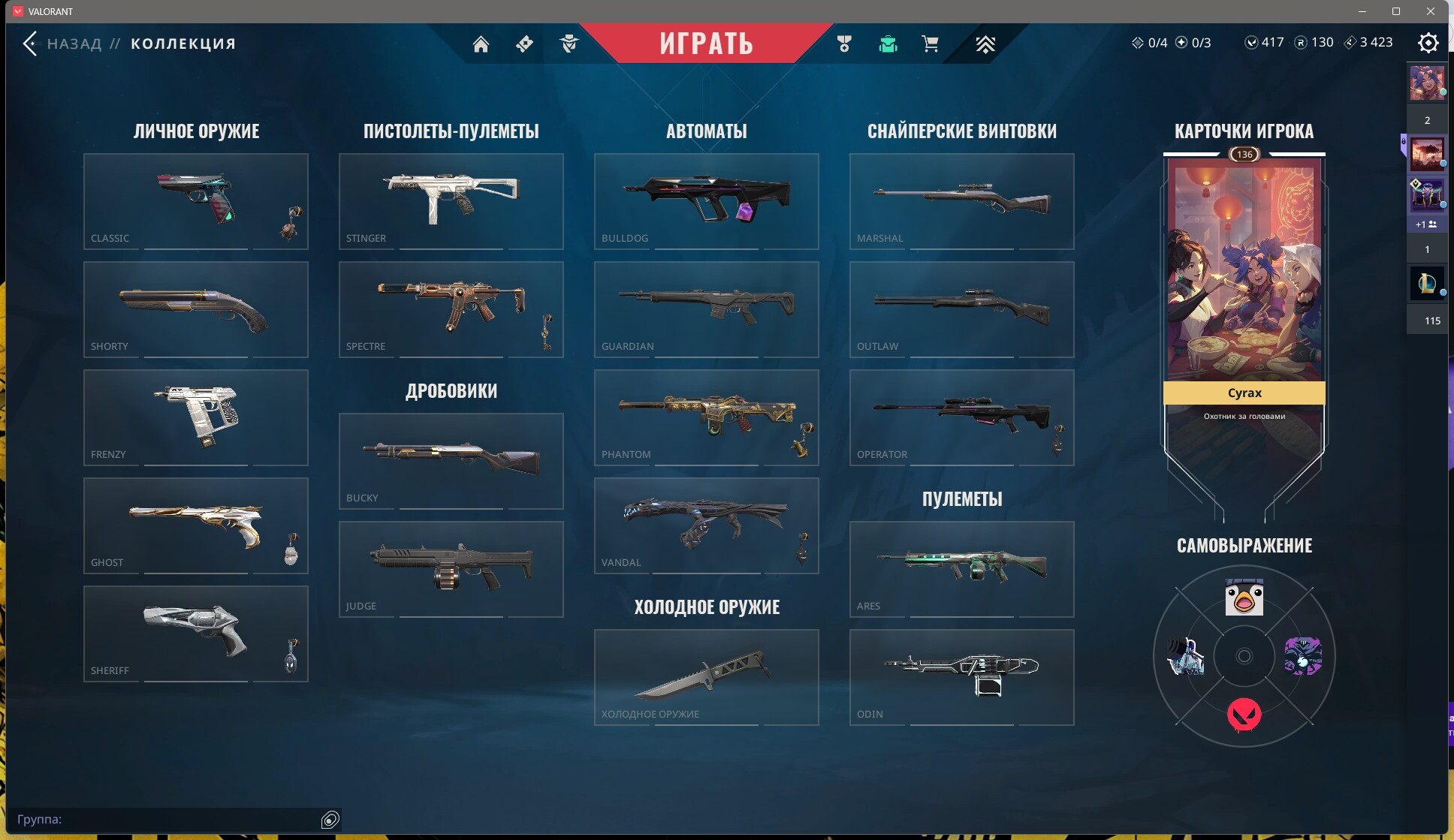Select the melee knife slot
This screenshot has height=840, width=1454.
tap(706, 677)
